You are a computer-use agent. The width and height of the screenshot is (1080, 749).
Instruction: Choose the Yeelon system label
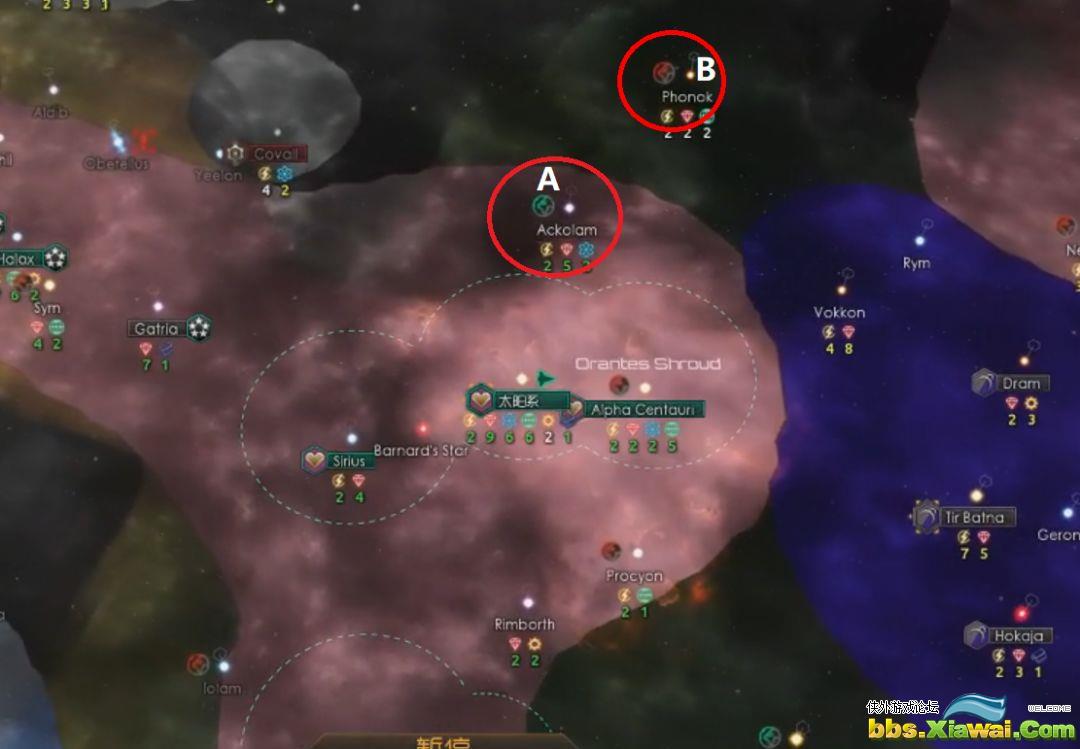click(218, 176)
